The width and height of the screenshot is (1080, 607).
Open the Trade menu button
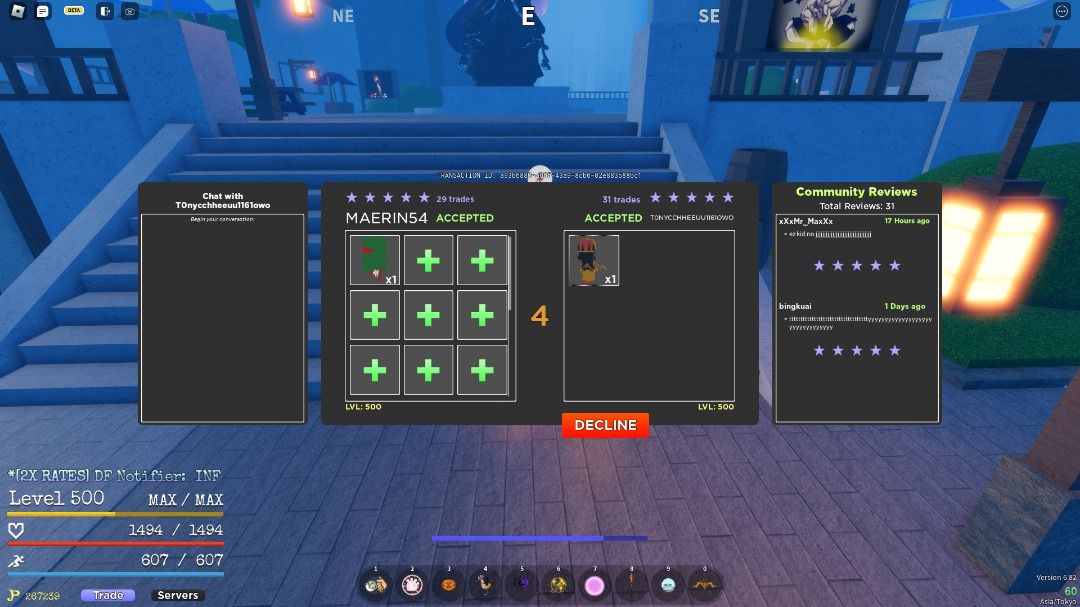click(108, 595)
